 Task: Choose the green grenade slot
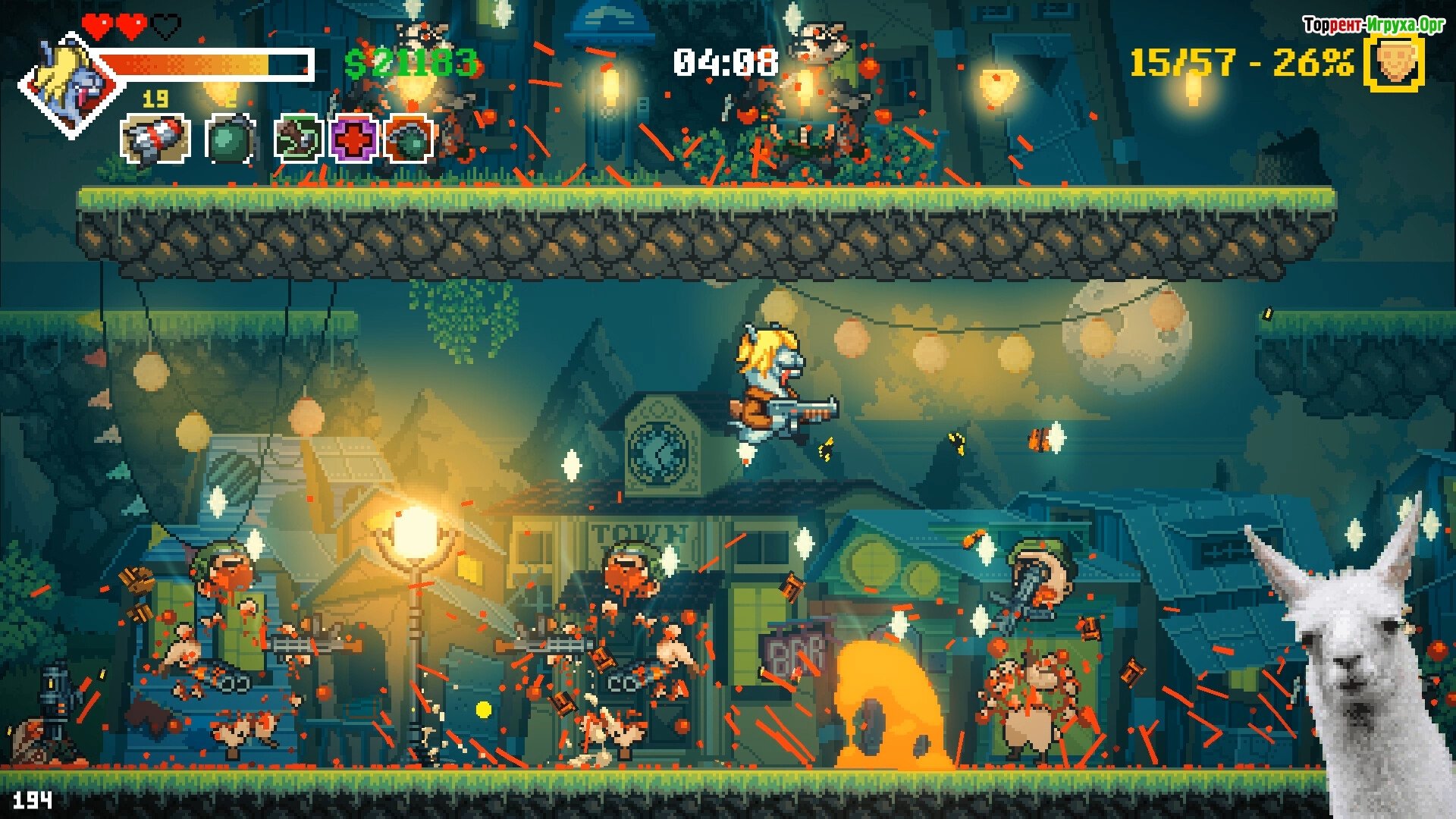point(228,139)
